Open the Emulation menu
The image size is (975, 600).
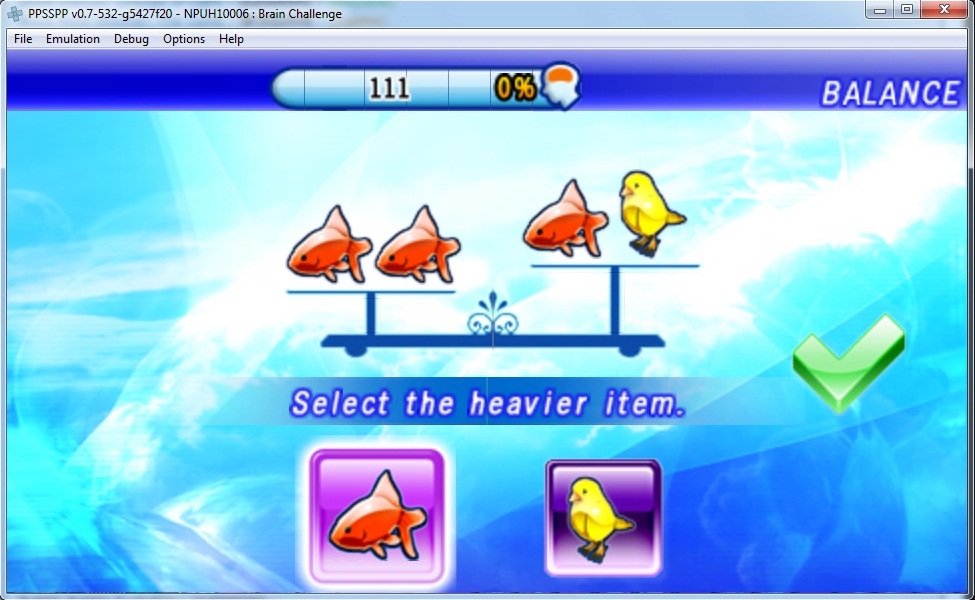(73, 39)
